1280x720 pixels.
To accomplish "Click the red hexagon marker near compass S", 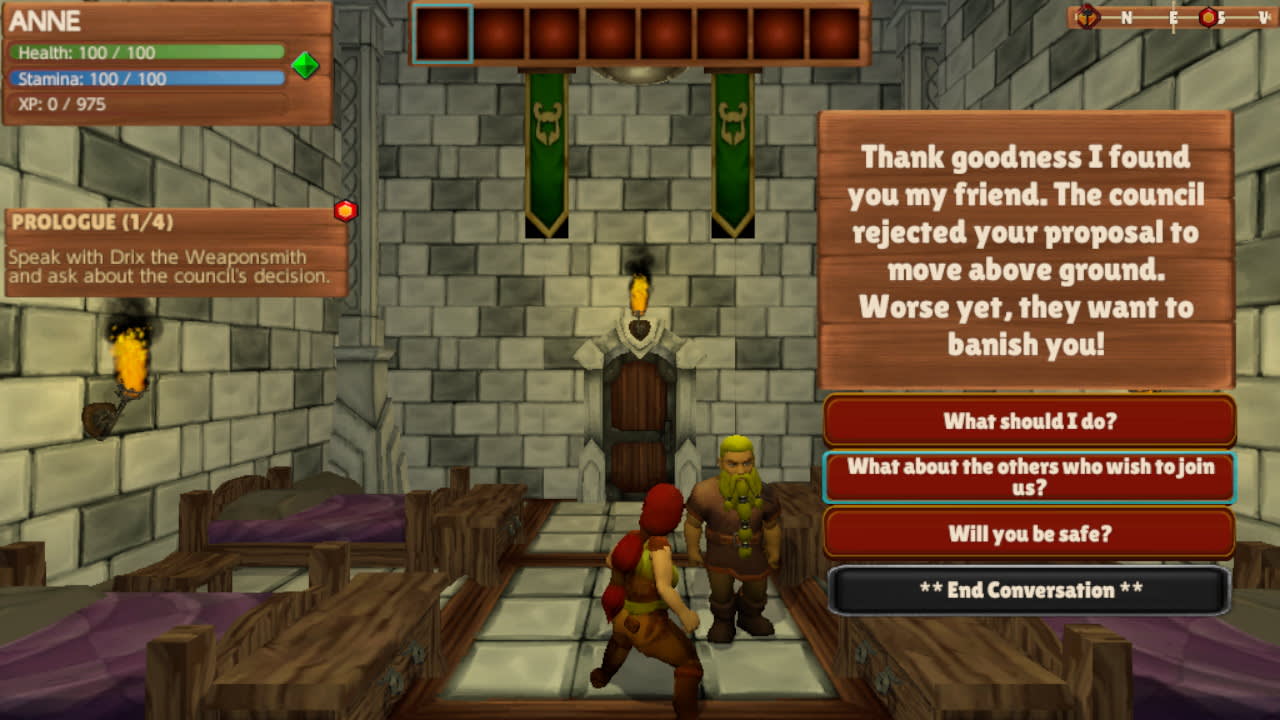I will (1209, 16).
